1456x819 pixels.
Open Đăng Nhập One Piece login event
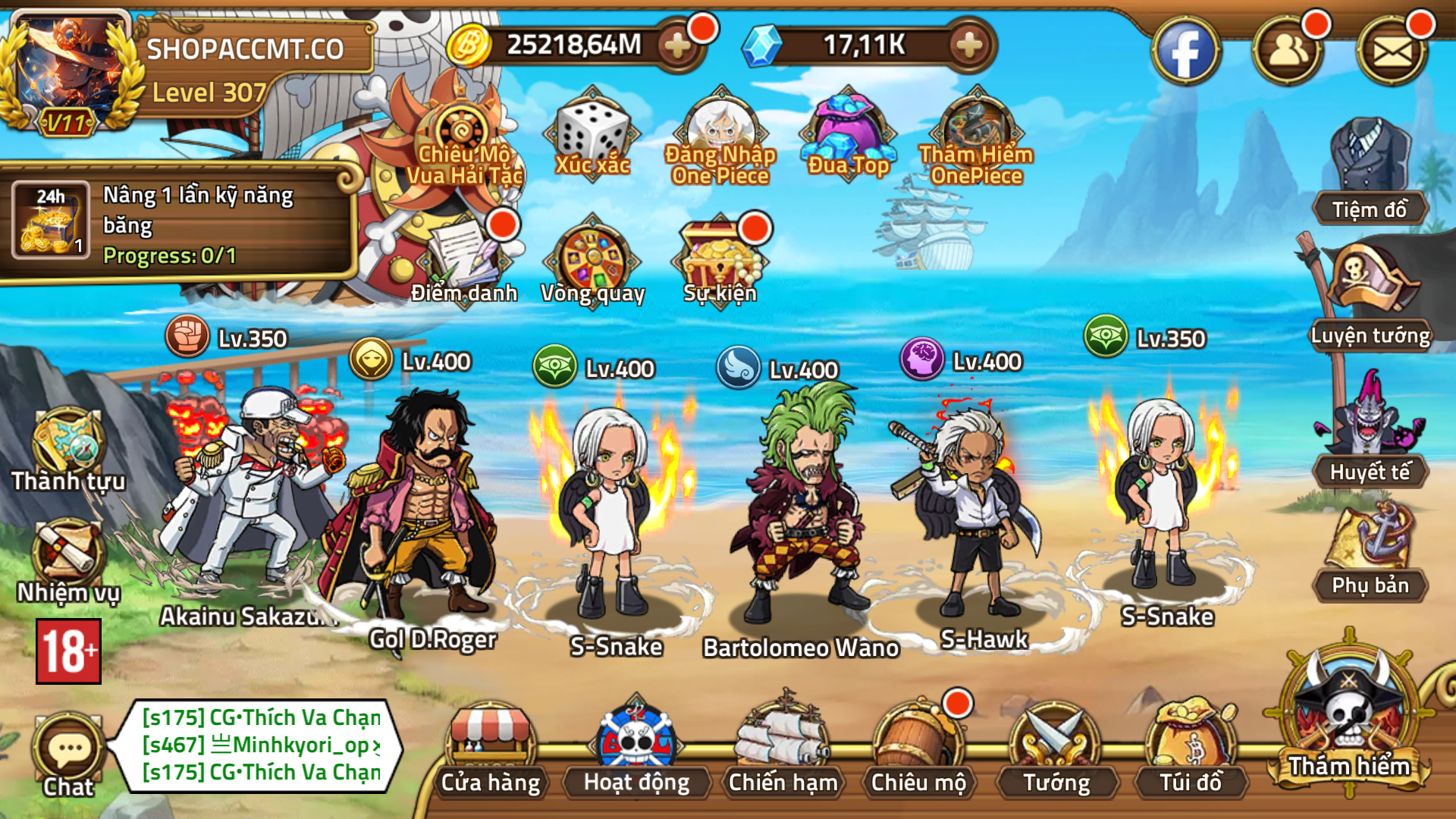coord(719,129)
